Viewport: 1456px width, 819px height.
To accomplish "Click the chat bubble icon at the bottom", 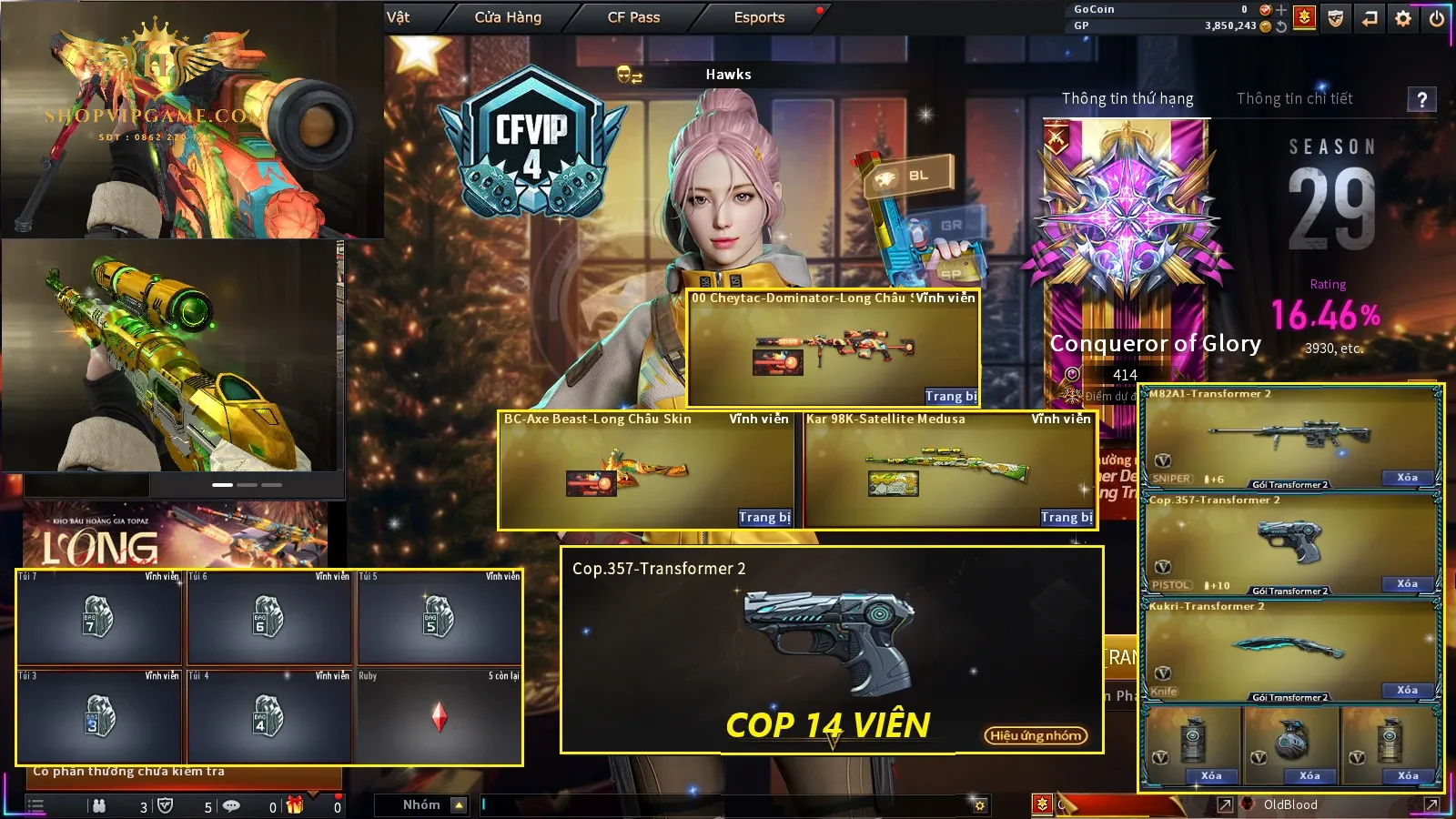I will click(233, 804).
